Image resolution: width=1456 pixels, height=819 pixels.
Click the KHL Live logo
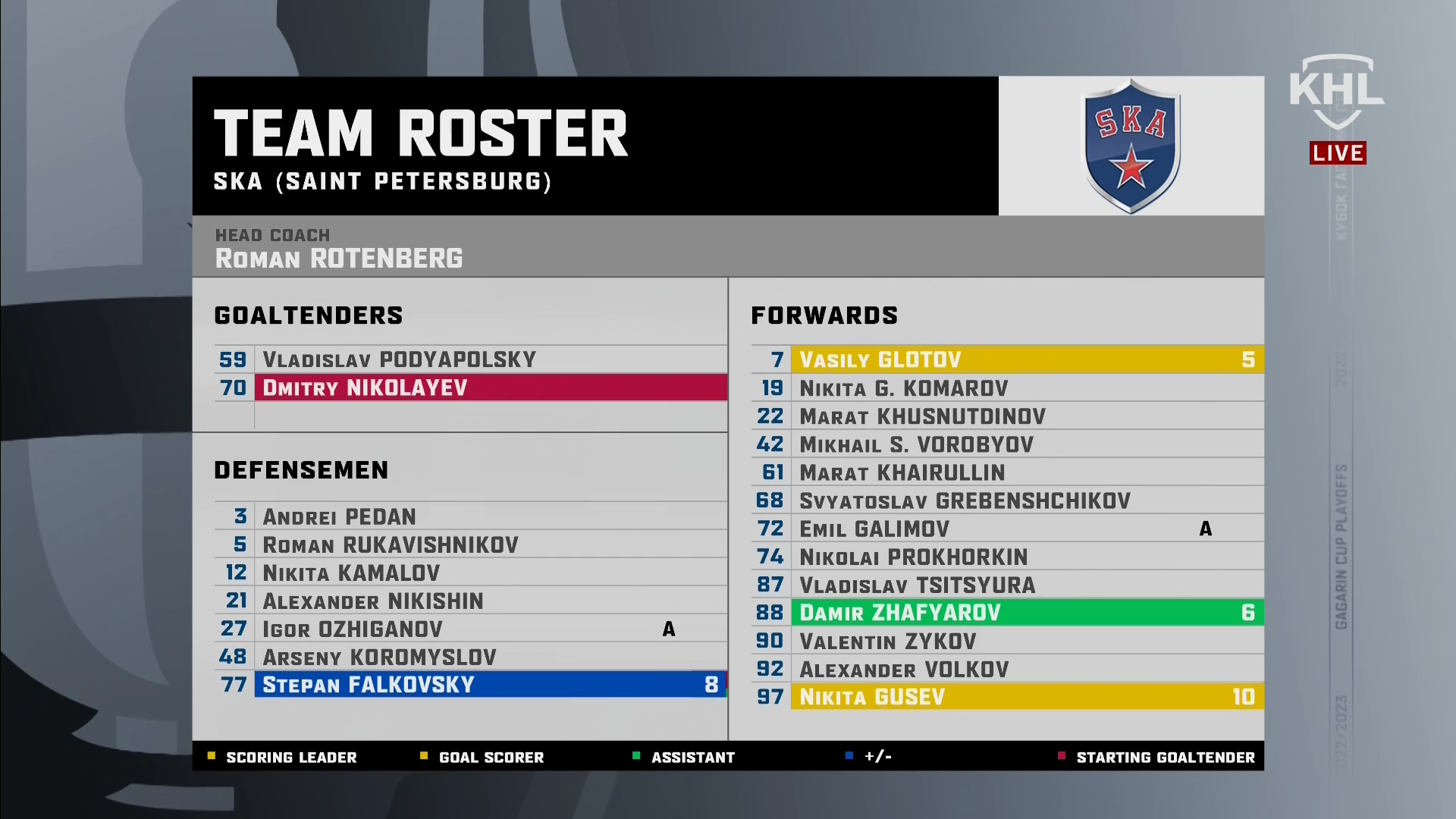1337,110
